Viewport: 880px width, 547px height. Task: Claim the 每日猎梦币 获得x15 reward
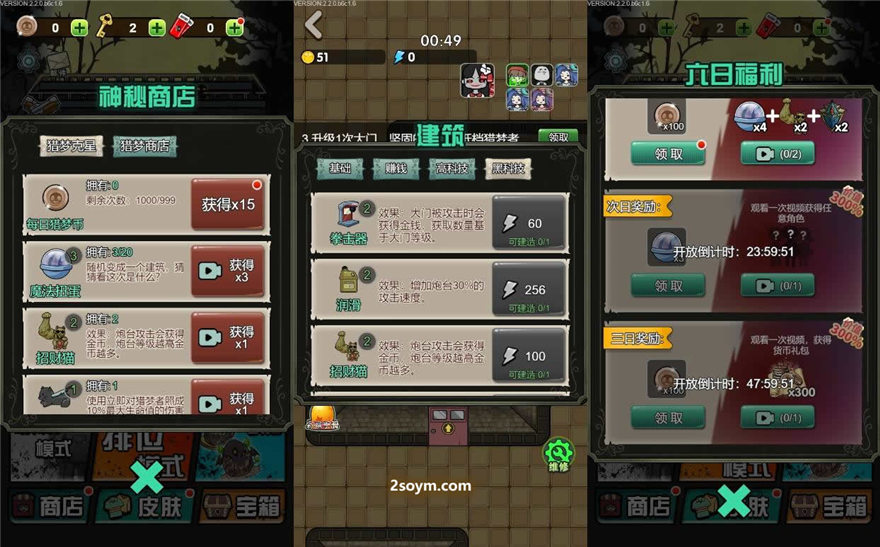(228, 204)
